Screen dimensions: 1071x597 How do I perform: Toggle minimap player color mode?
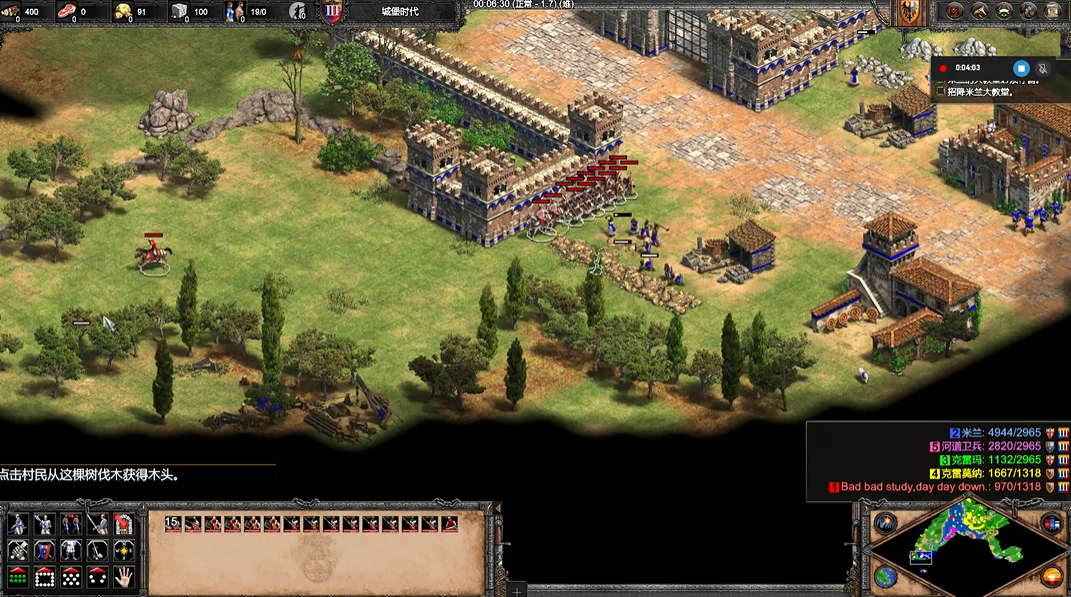[x=1051, y=523]
